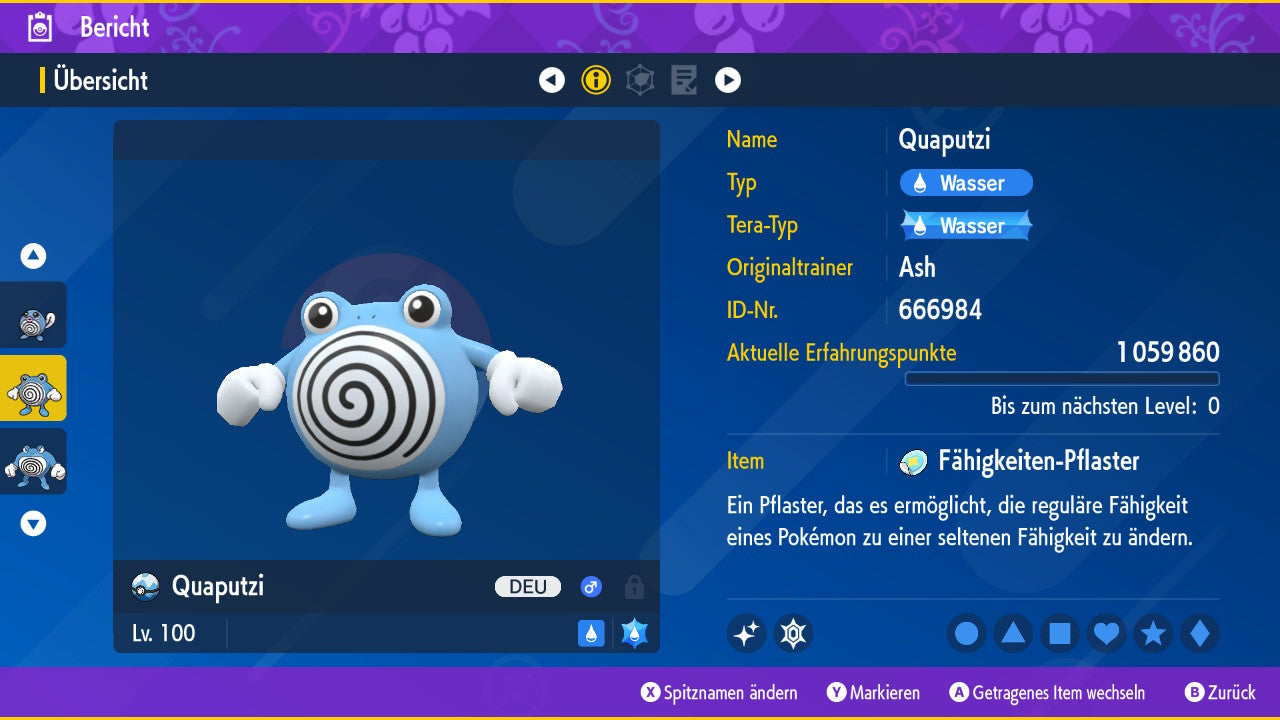Toggle the square marking
Image resolution: width=1280 pixels, height=720 pixels.
tap(1060, 633)
